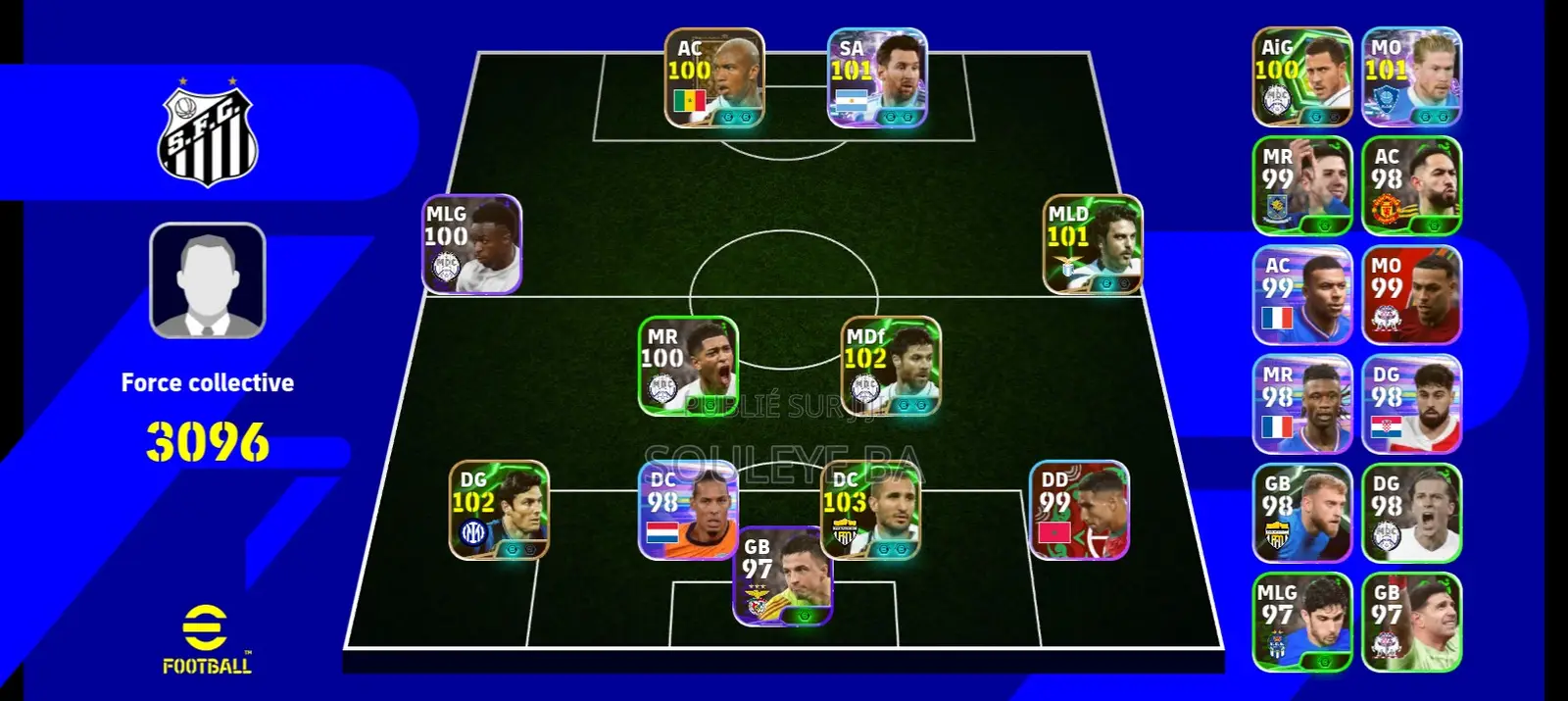Pick the DC 98 defender with Netherlands flag
The width and height of the screenshot is (1568, 701).
coord(688,510)
